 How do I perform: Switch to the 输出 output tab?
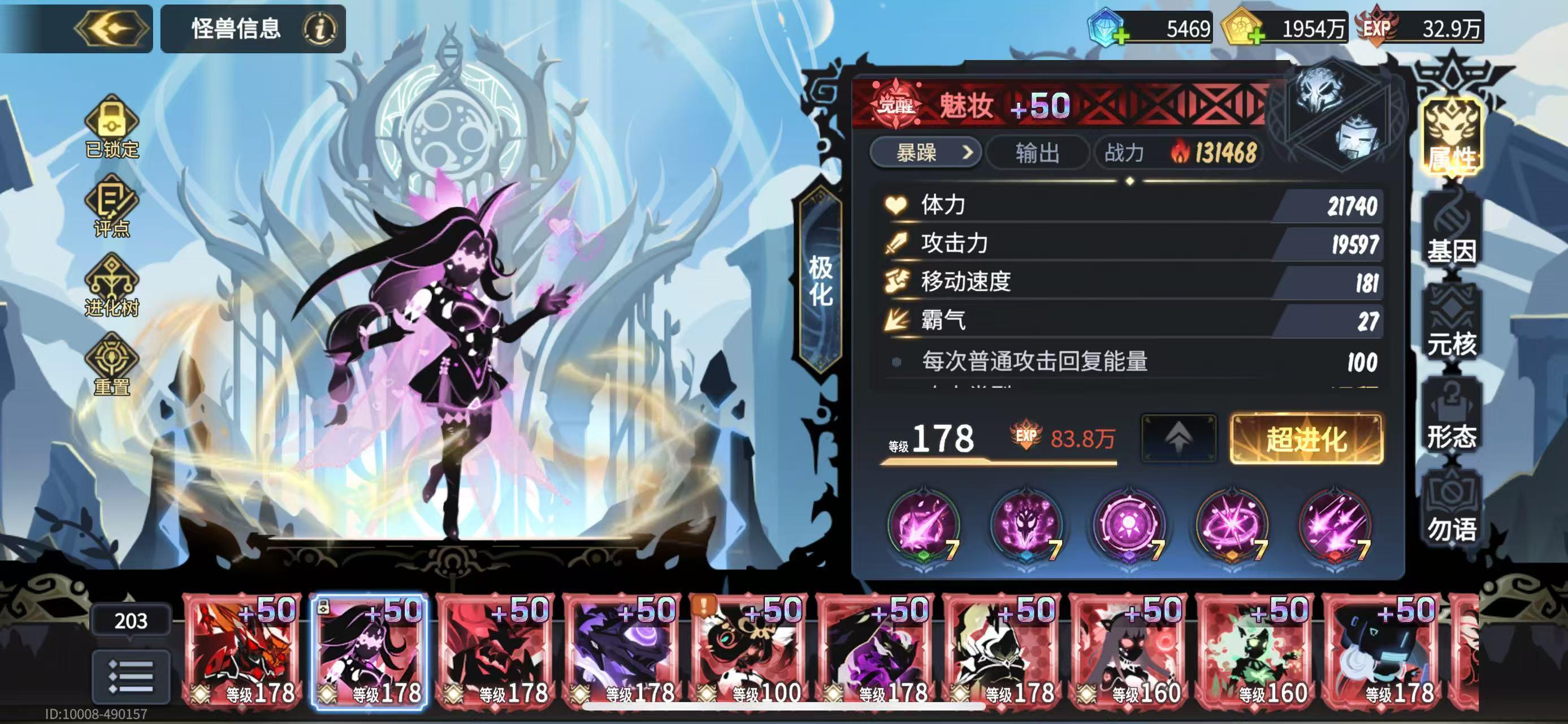tap(1037, 153)
